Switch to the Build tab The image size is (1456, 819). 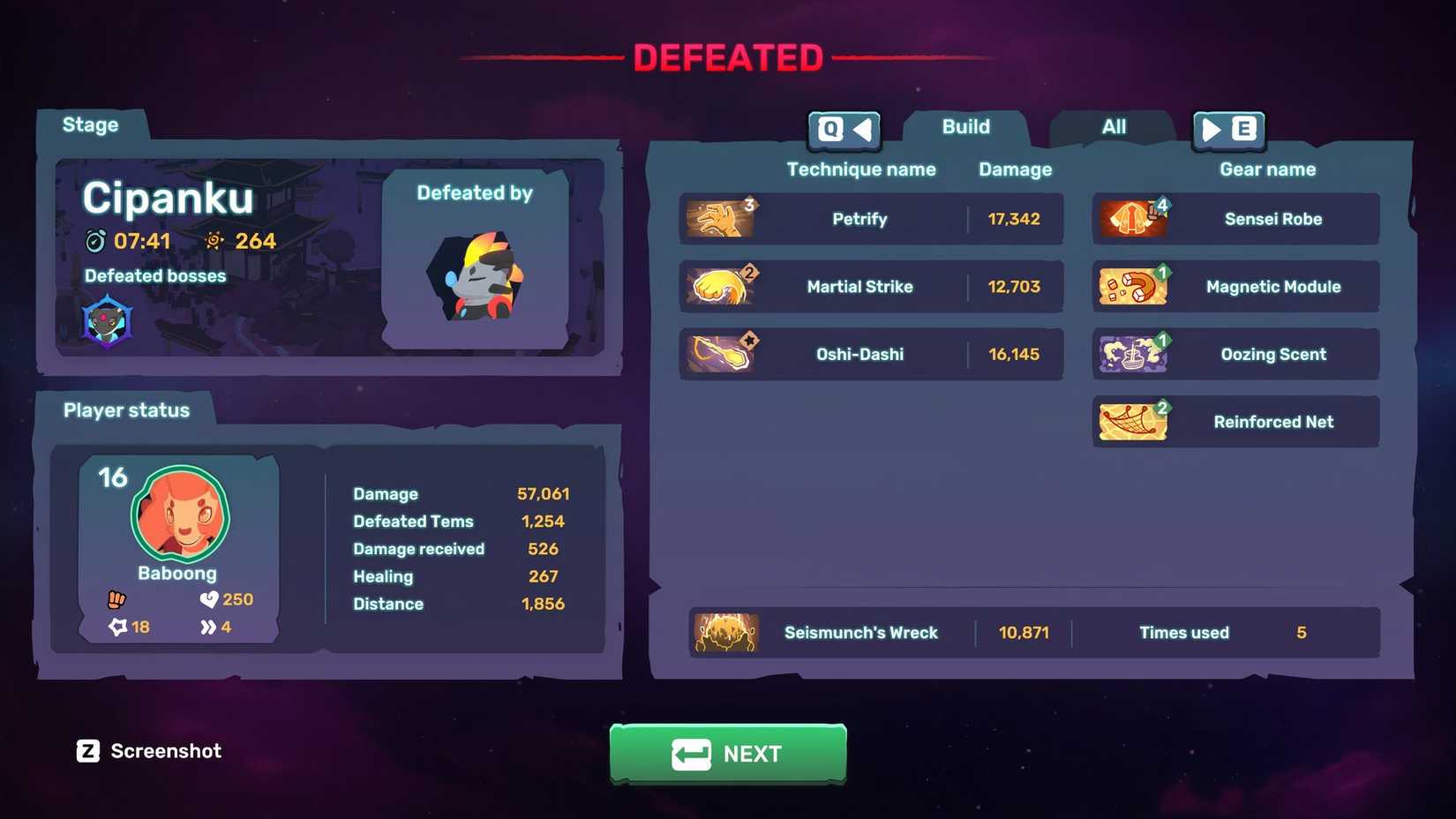[965, 127]
